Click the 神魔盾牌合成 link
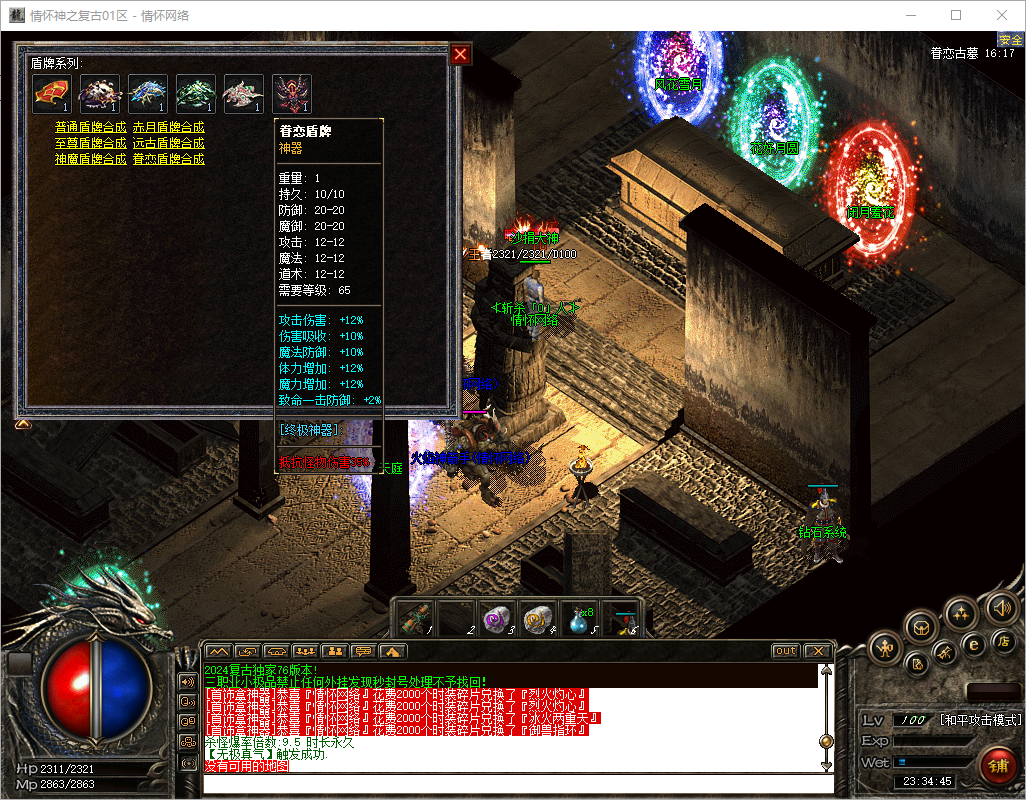Image resolution: width=1026 pixels, height=800 pixels. (91, 160)
